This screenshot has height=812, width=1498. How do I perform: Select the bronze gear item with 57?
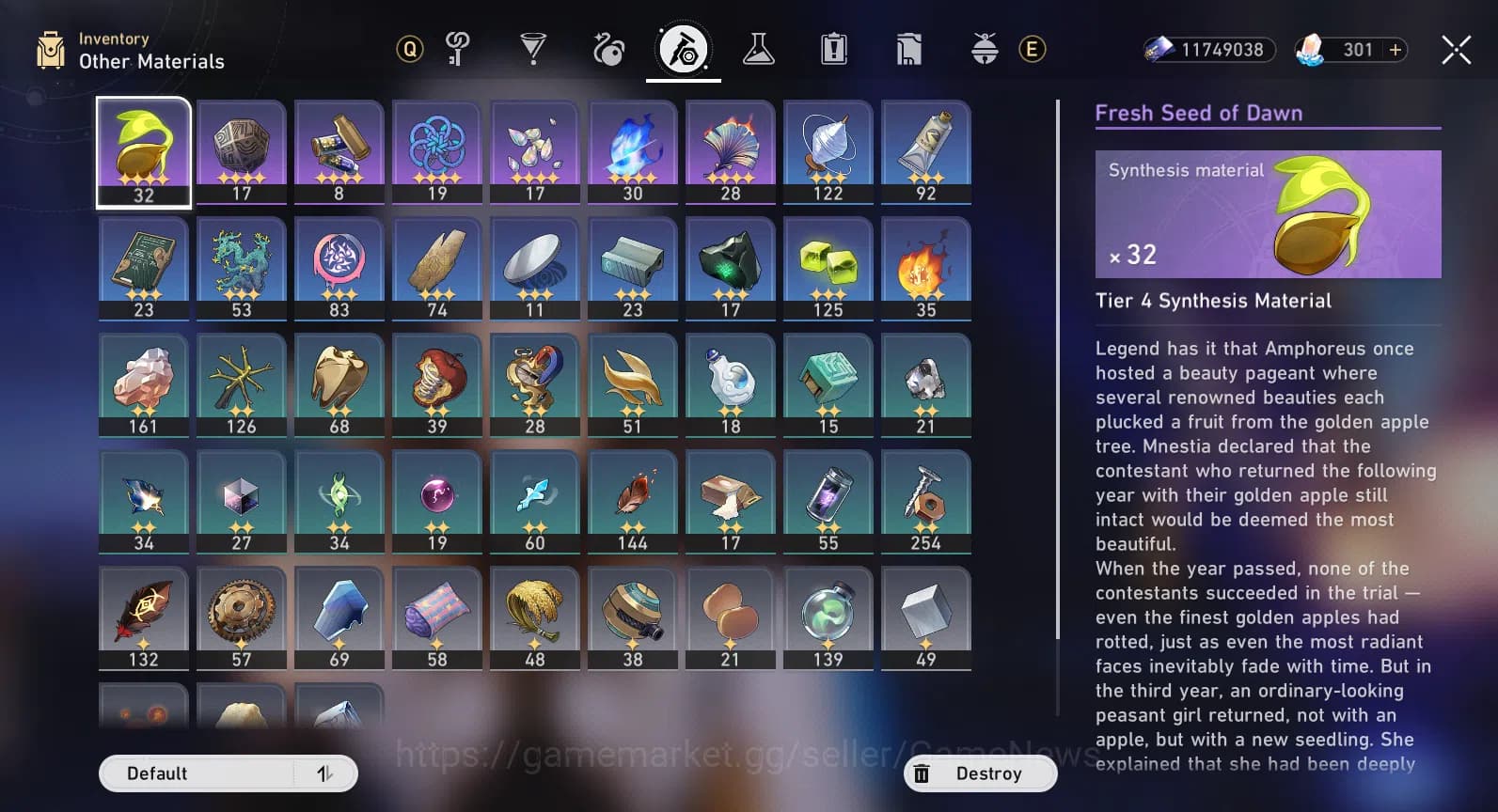(242, 617)
